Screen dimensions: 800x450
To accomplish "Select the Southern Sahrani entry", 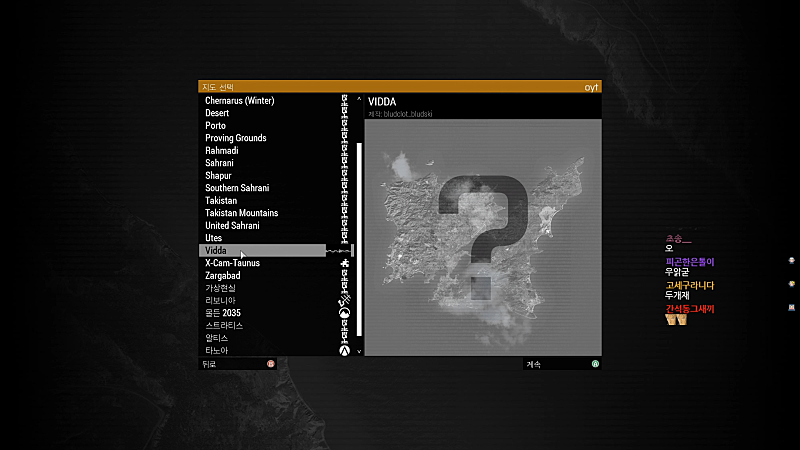I will pos(237,188).
